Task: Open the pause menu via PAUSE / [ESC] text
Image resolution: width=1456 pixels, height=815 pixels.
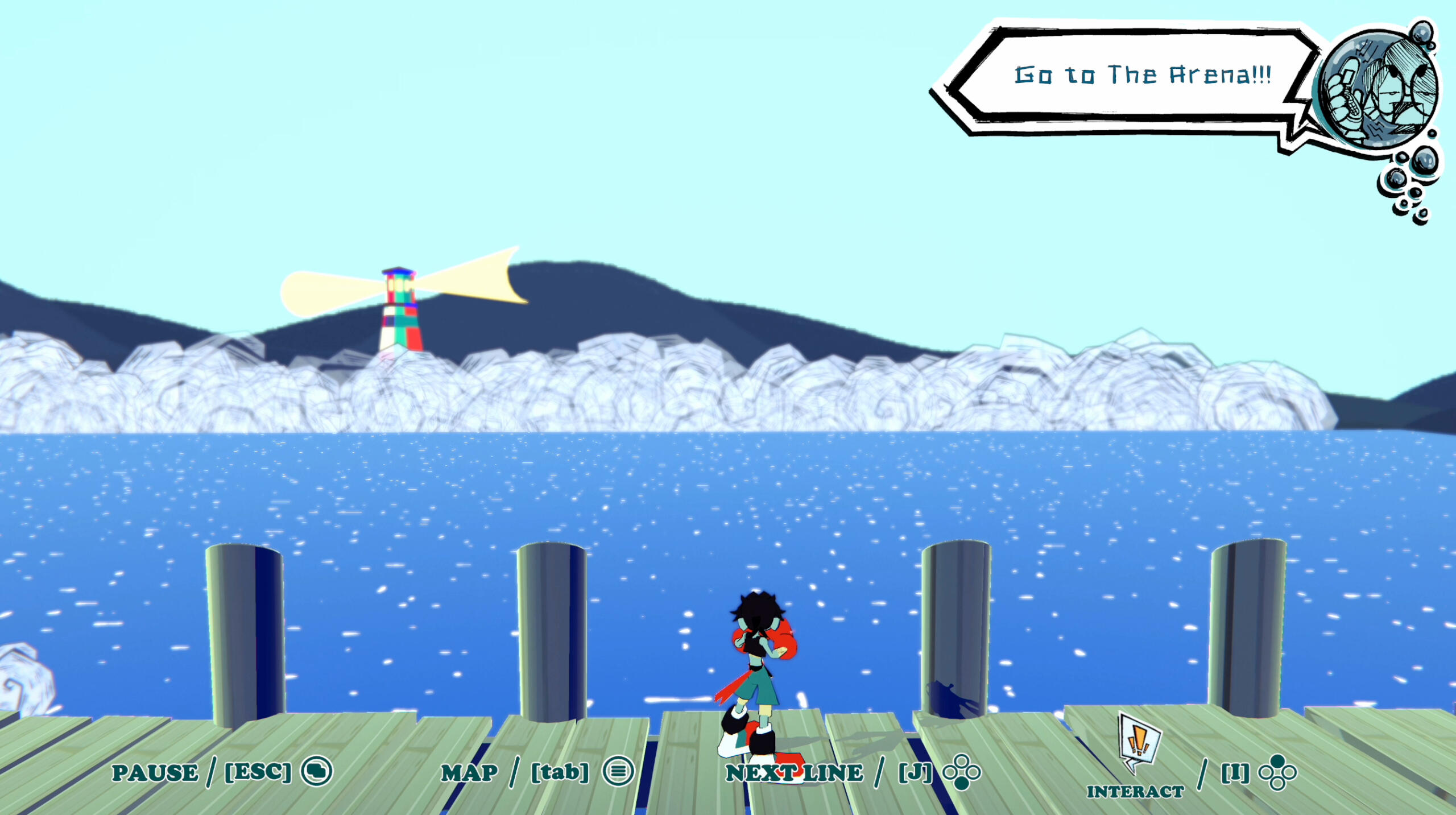Action: pos(202,772)
